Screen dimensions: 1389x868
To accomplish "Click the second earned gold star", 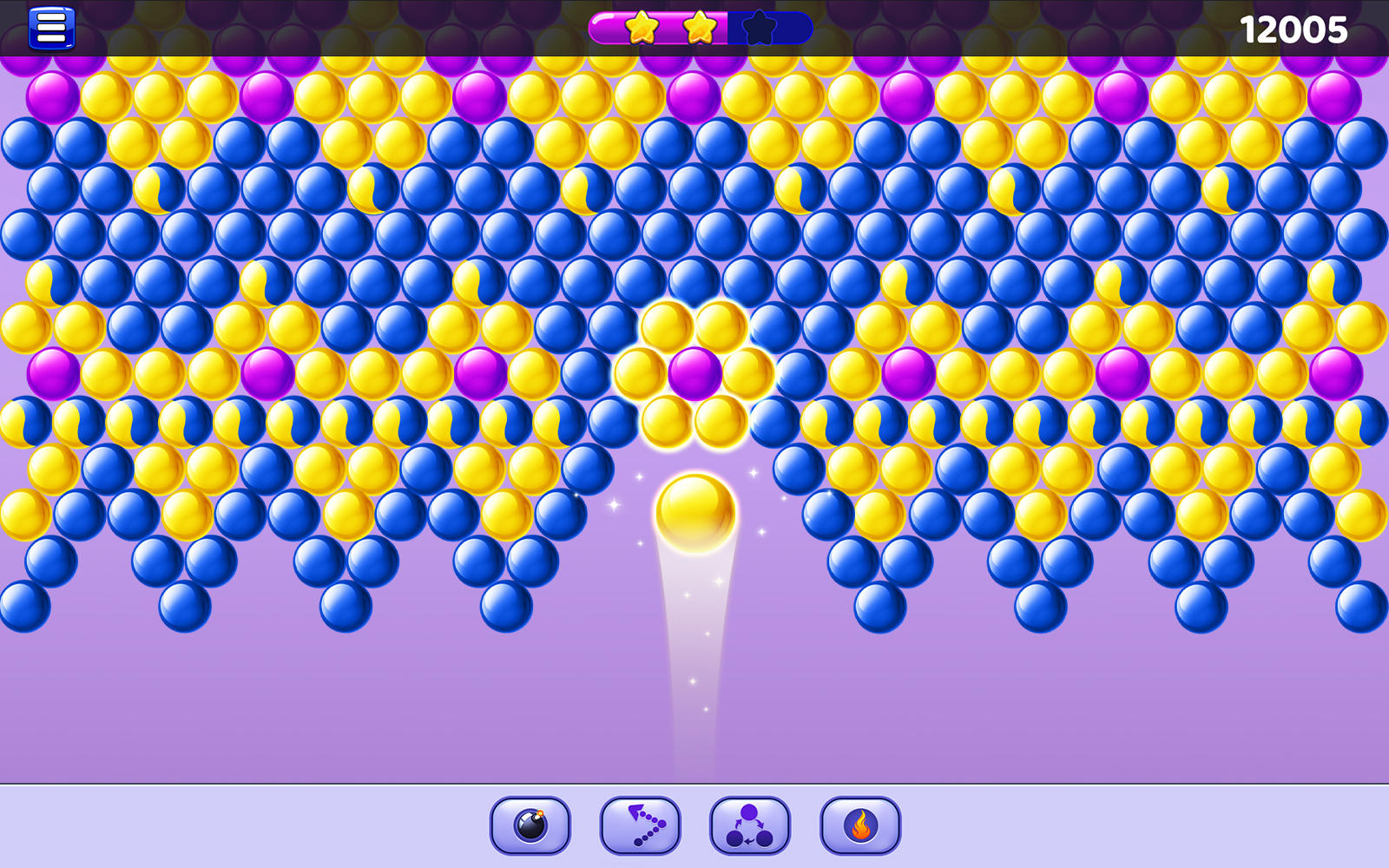I will click(x=699, y=26).
